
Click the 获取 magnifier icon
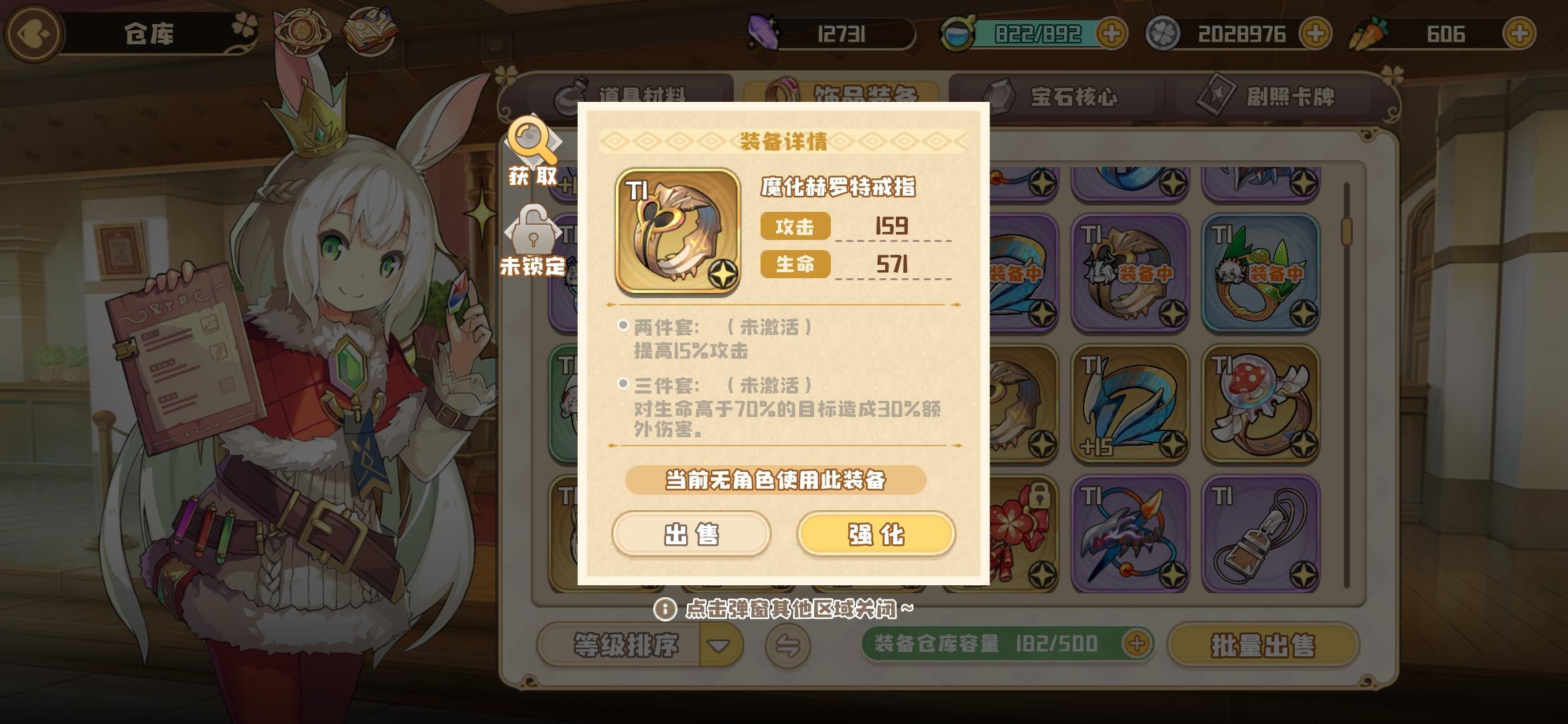[529, 141]
